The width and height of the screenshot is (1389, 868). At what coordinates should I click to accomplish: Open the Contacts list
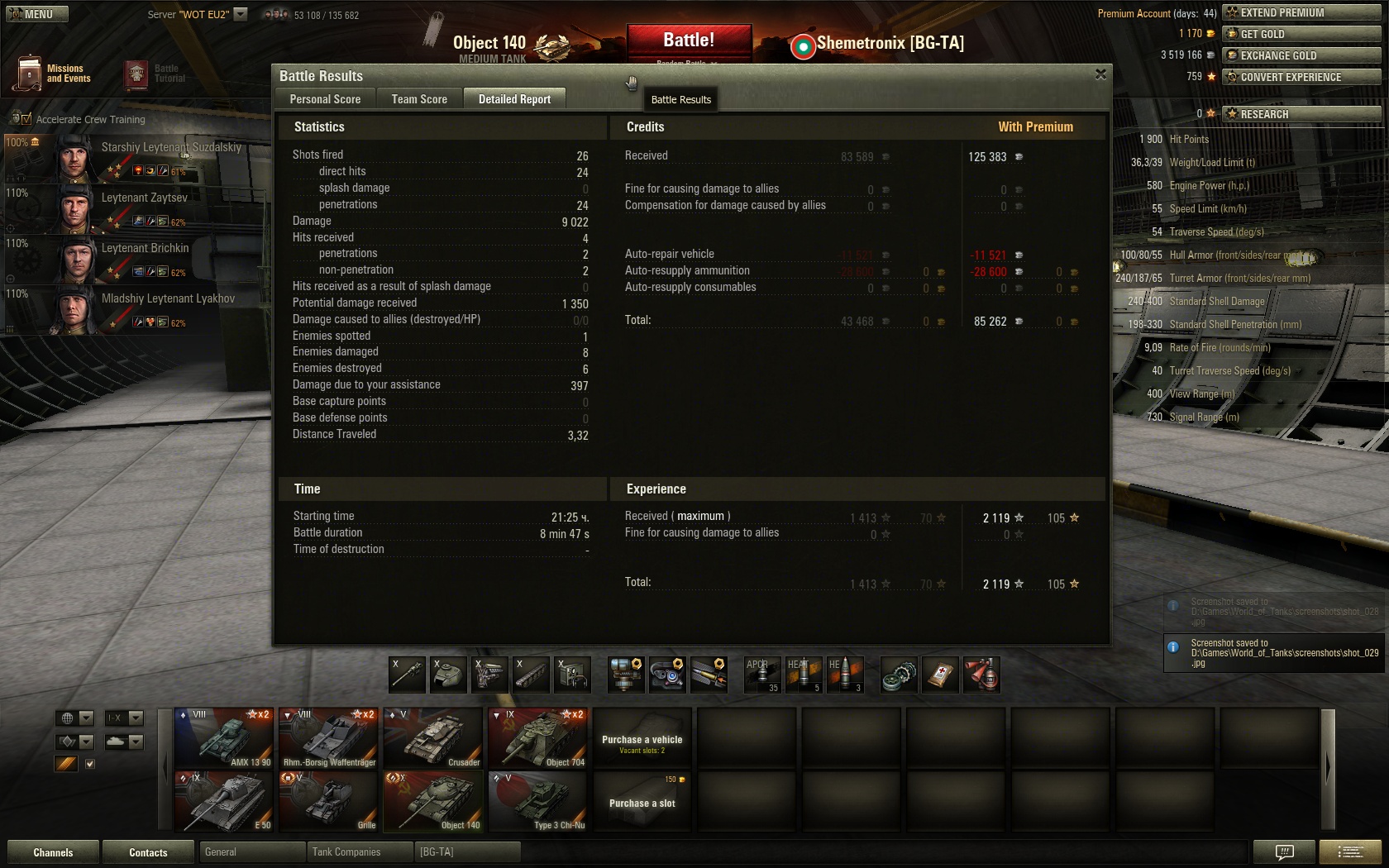tap(148, 852)
